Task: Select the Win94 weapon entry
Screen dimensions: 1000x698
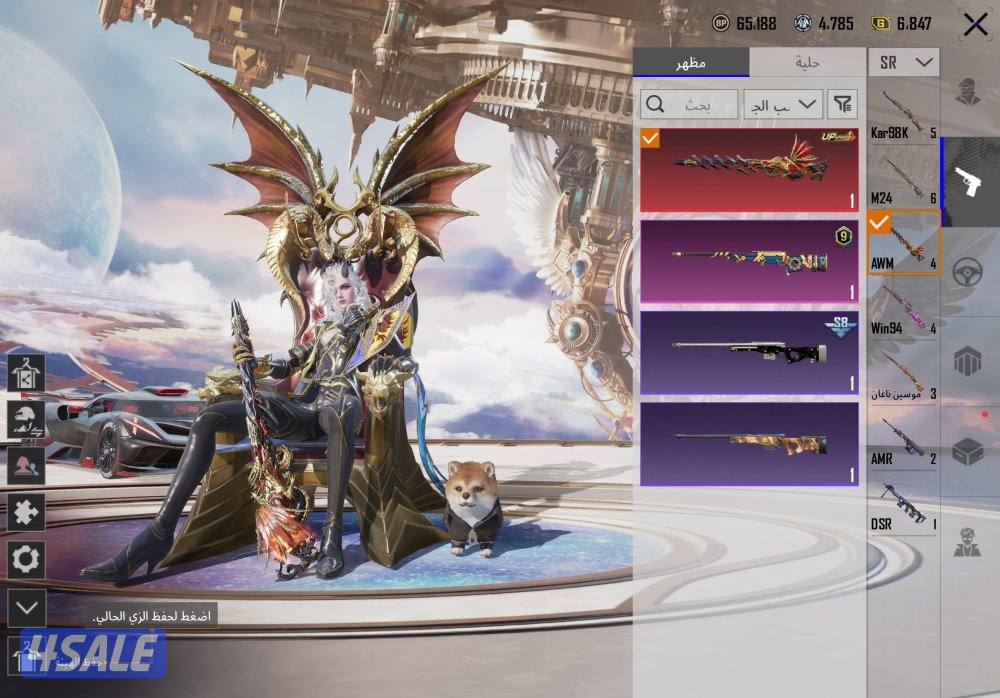Action: (x=903, y=309)
